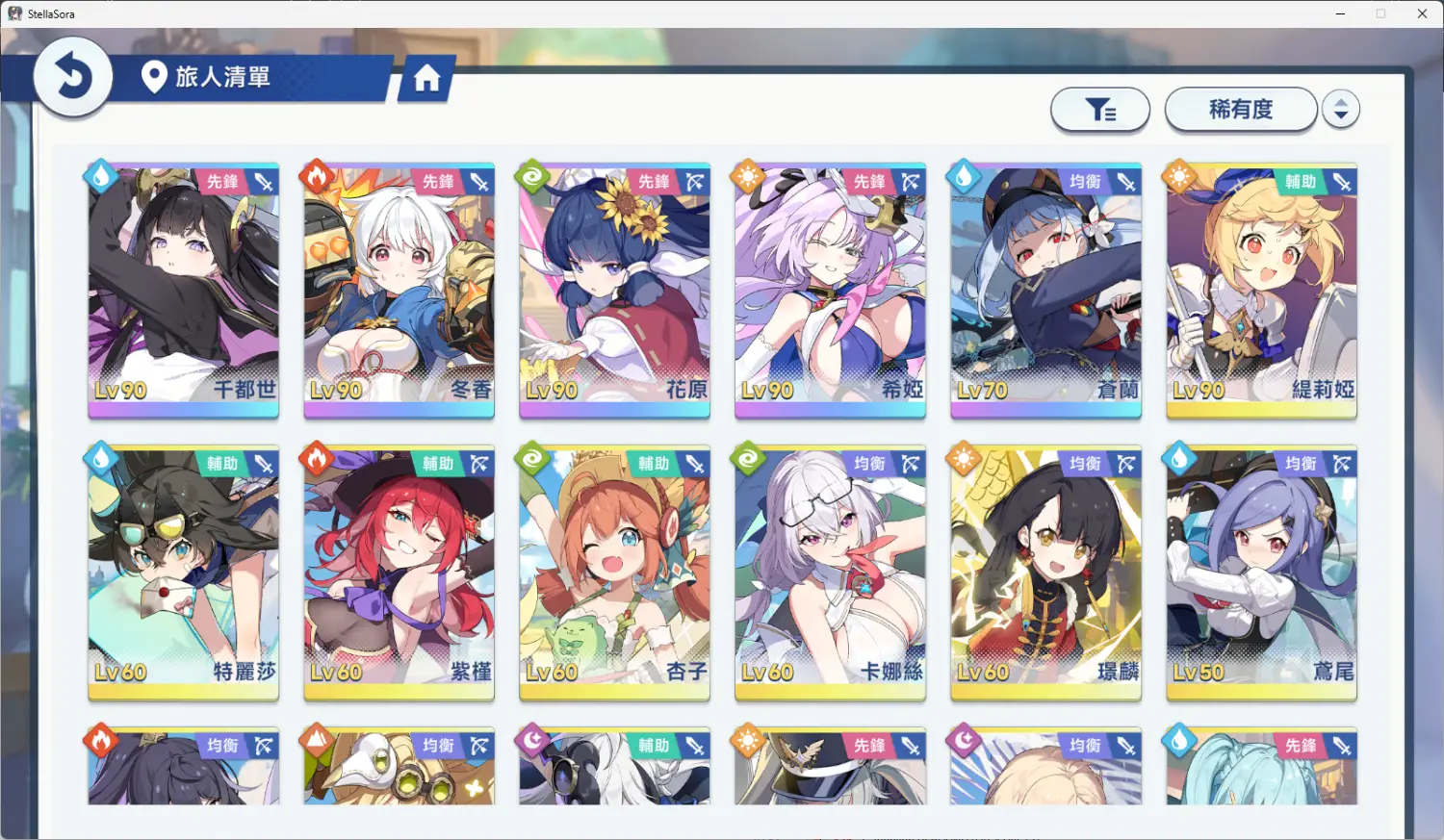This screenshot has width=1444, height=840.
Task: Open the 稀有度 sort dropdown
Action: 1240,110
